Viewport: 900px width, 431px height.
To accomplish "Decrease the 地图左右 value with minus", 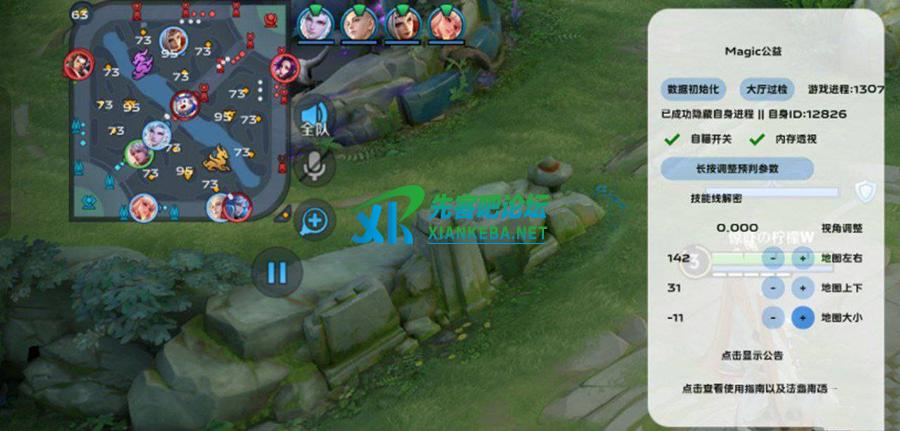I will [x=773, y=258].
